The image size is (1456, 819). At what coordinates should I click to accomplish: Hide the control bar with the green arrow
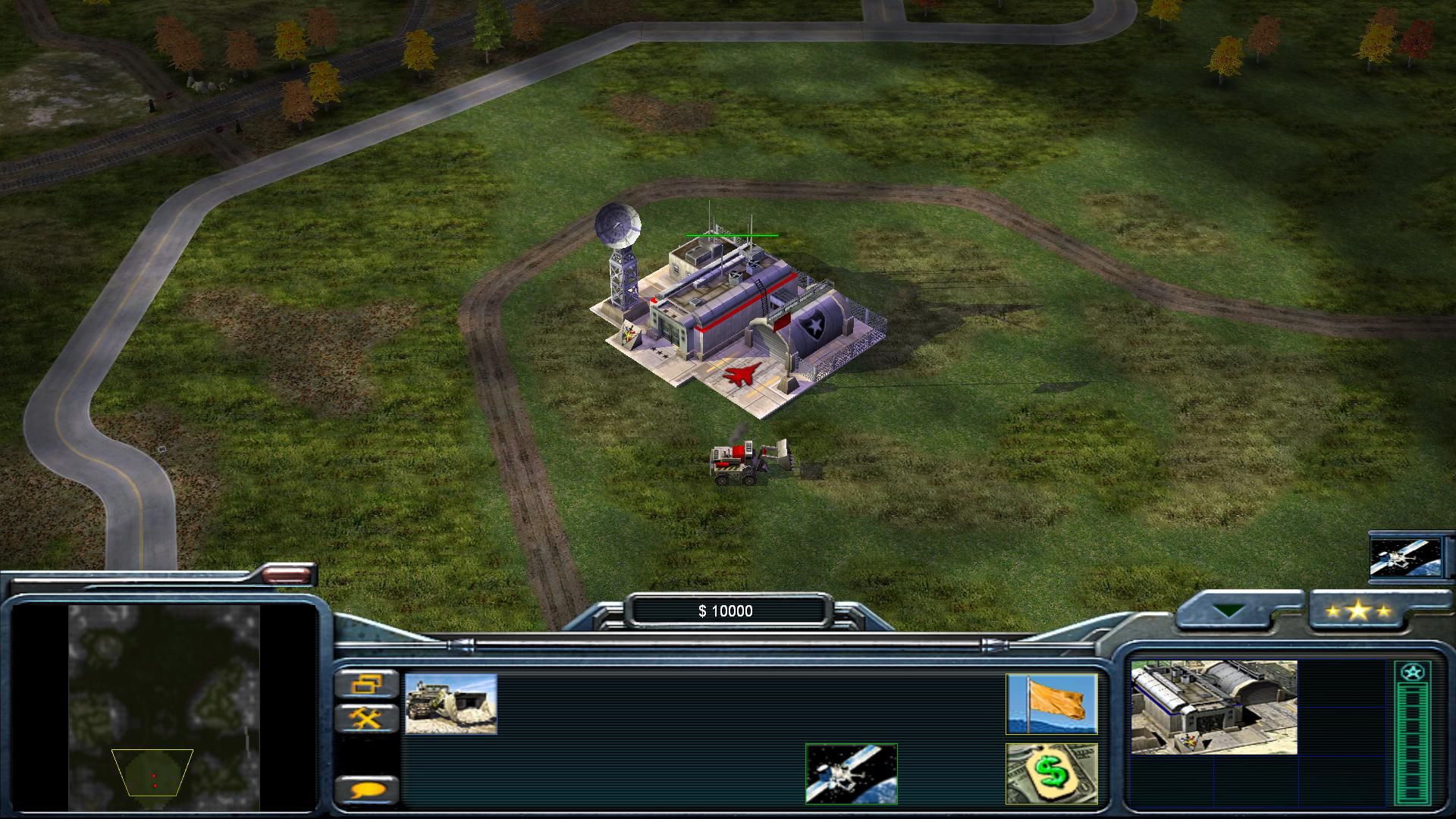[1227, 610]
